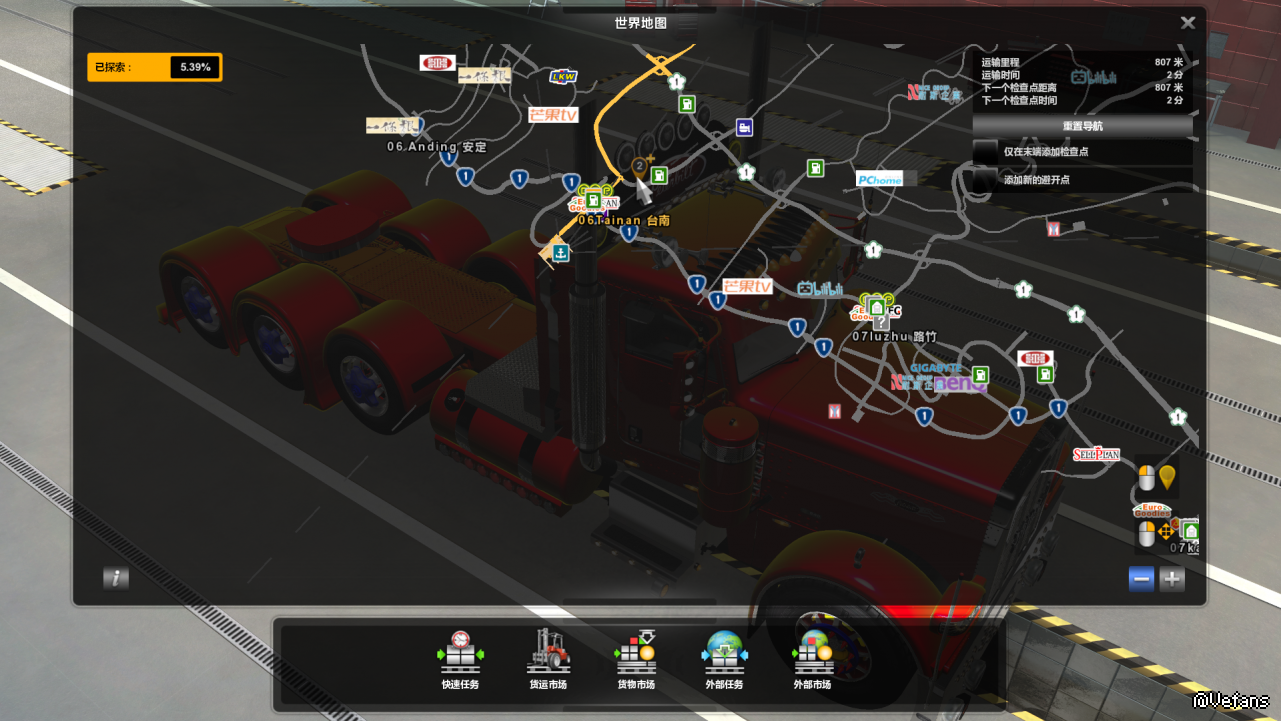
Task: Select the 07 Luzhu 路竹 city label
Action: pyautogui.click(x=894, y=337)
